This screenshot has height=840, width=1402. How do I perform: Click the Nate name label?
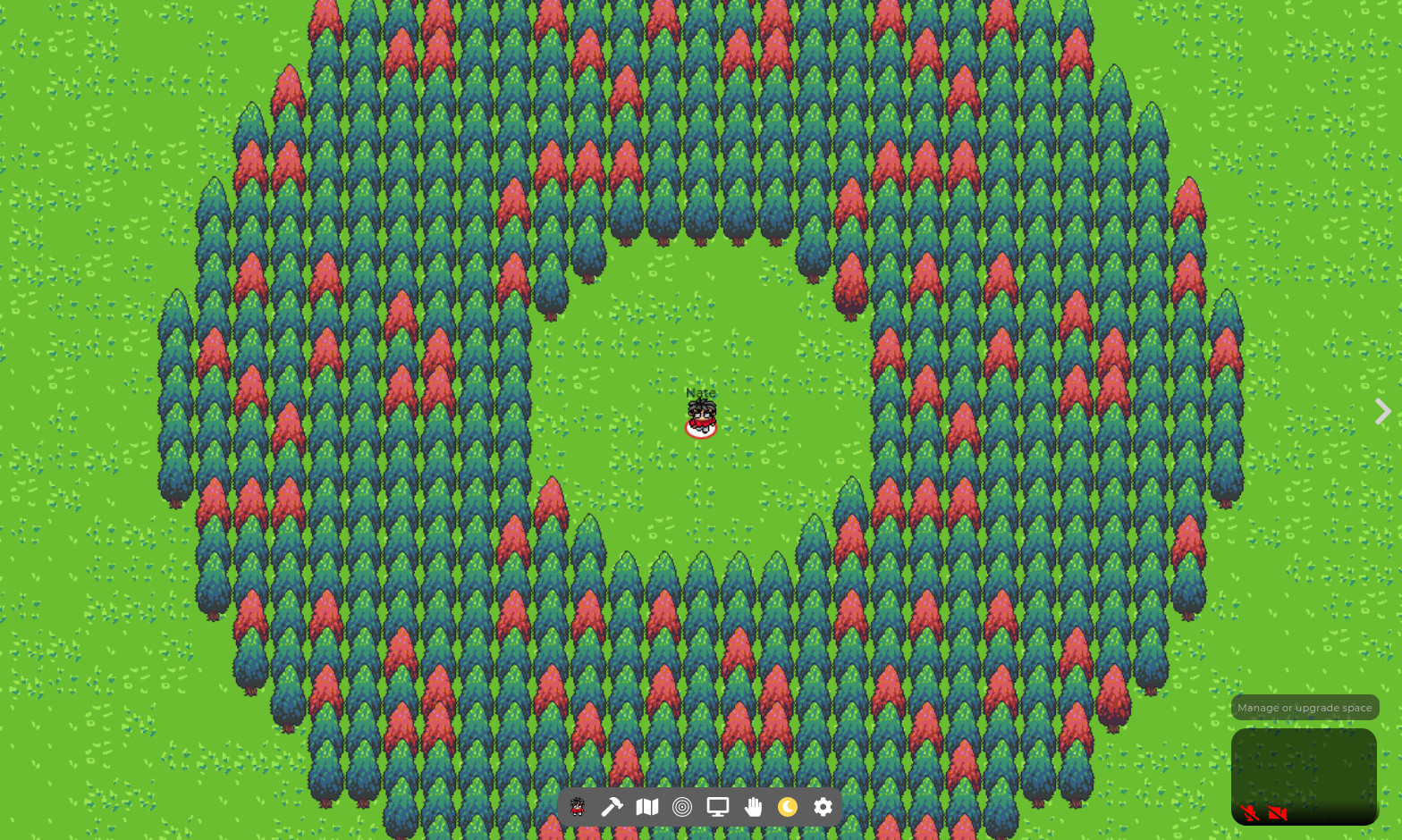[x=701, y=392]
